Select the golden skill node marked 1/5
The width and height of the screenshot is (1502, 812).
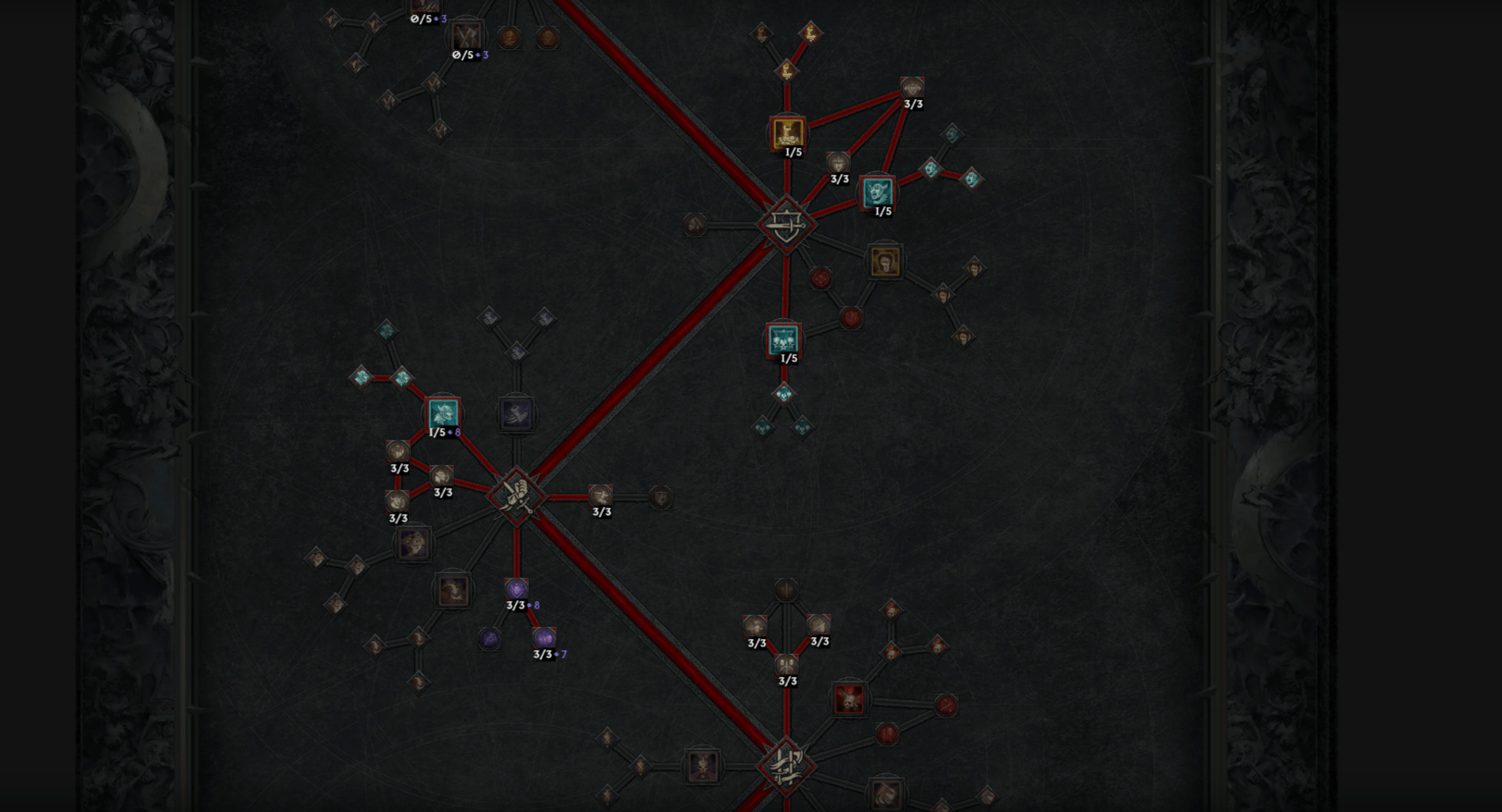point(787,132)
